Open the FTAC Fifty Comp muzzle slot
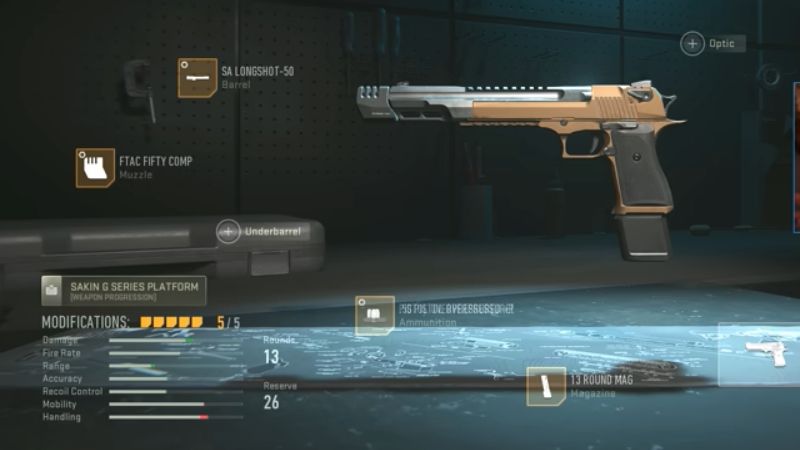 95,168
